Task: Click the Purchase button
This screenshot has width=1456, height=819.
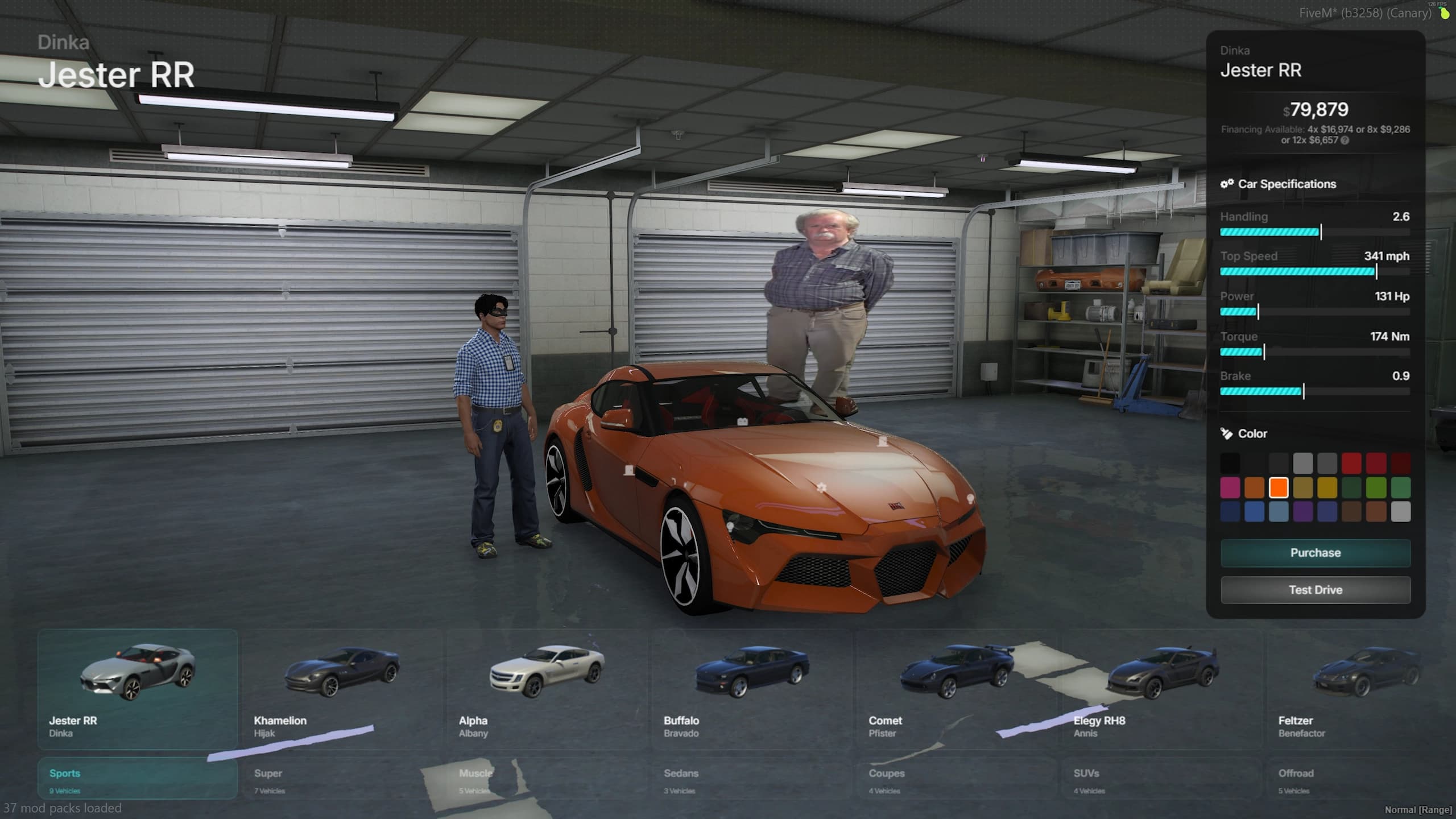Action: 1315,552
